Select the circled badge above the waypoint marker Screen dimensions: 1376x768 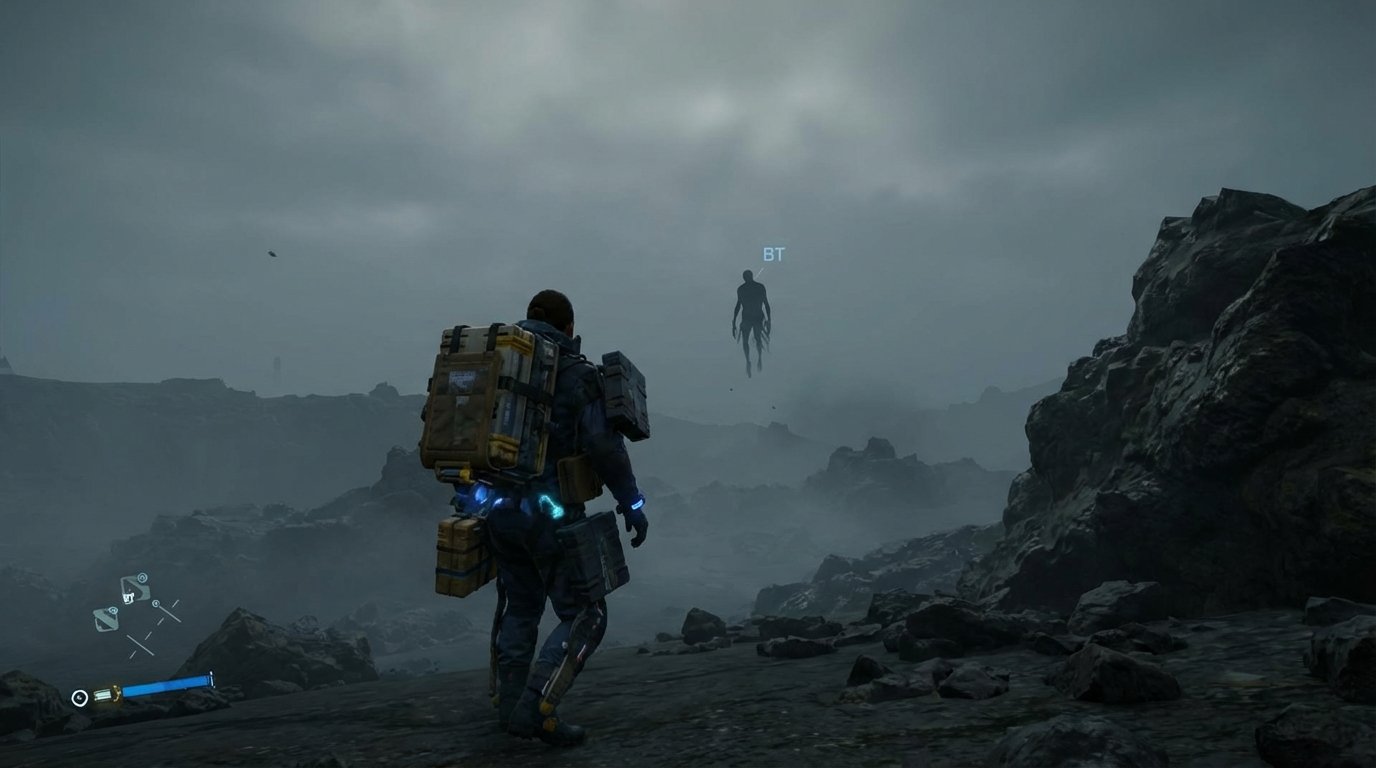[x=142, y=577]
